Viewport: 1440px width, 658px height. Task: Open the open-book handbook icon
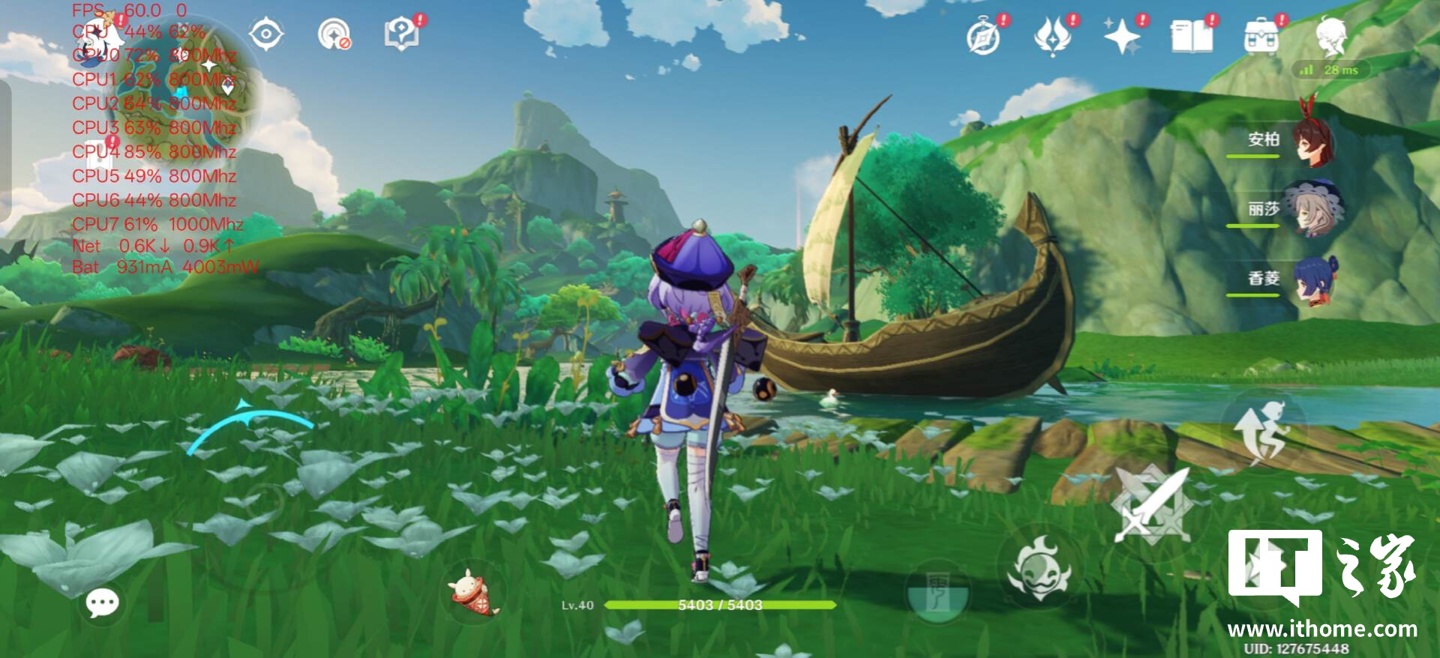coord(1192,37)
